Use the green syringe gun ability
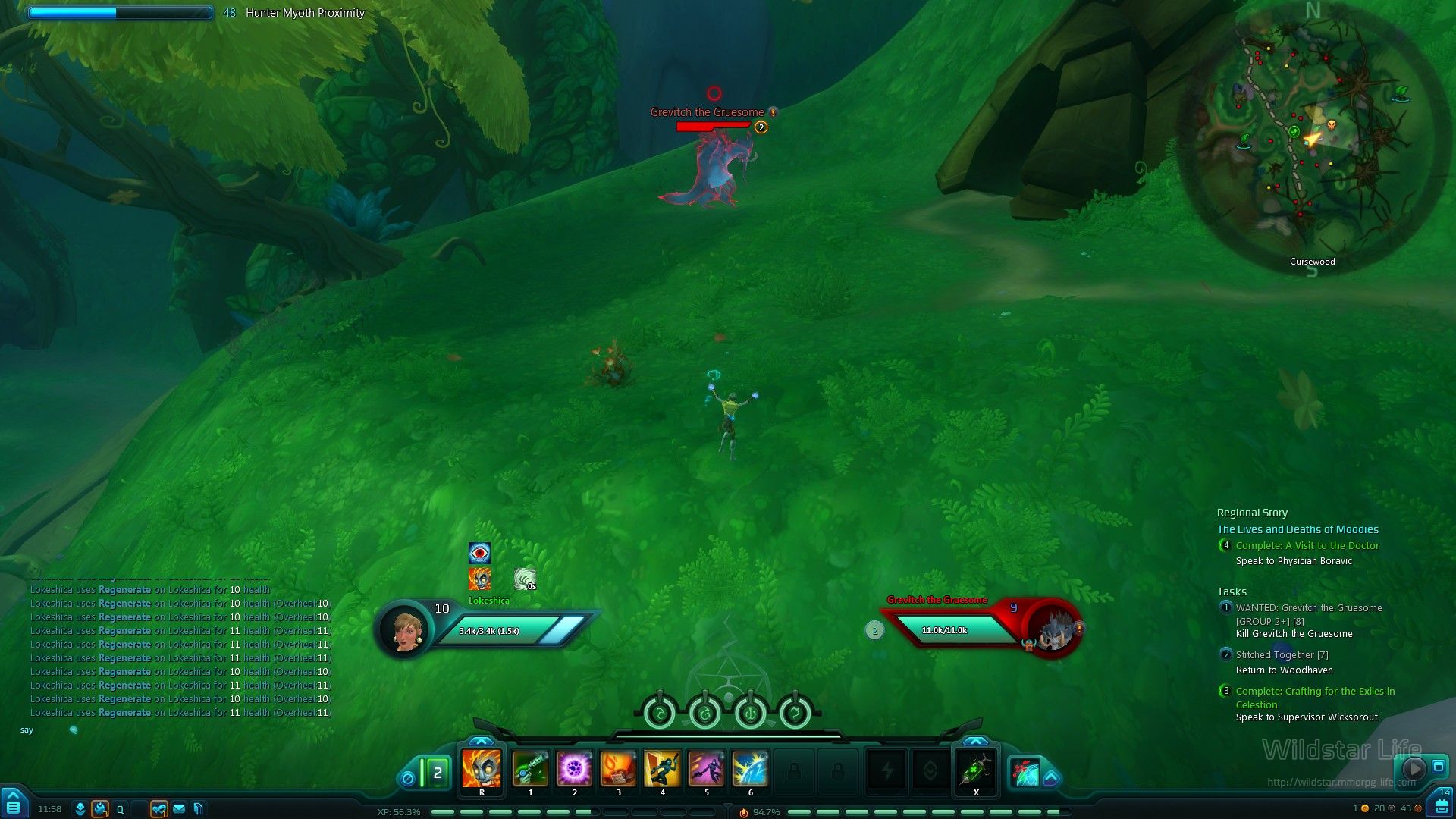1456x819 pixels. coord(530,769)
